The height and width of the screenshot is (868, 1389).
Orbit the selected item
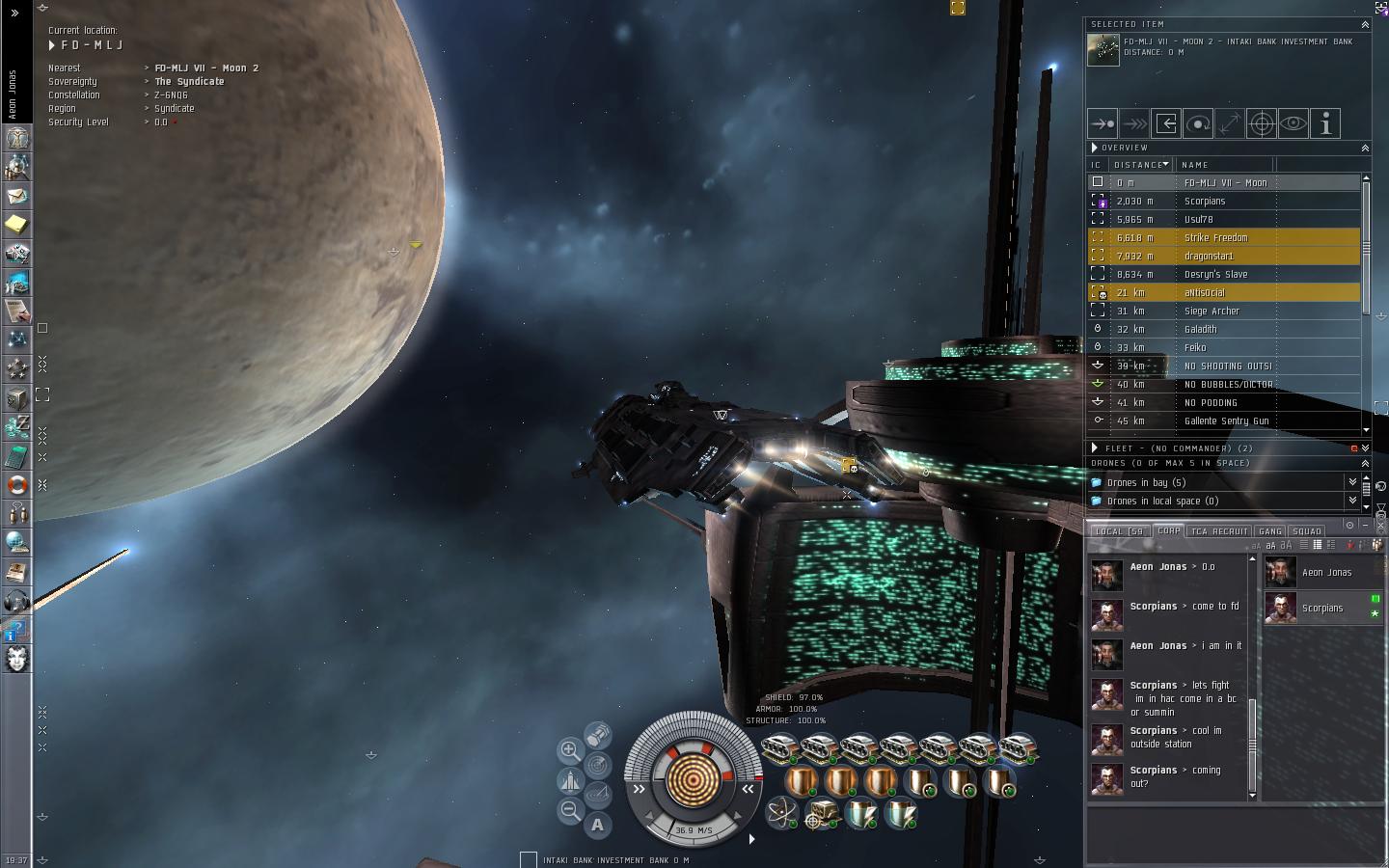(x=1198, y=123)
